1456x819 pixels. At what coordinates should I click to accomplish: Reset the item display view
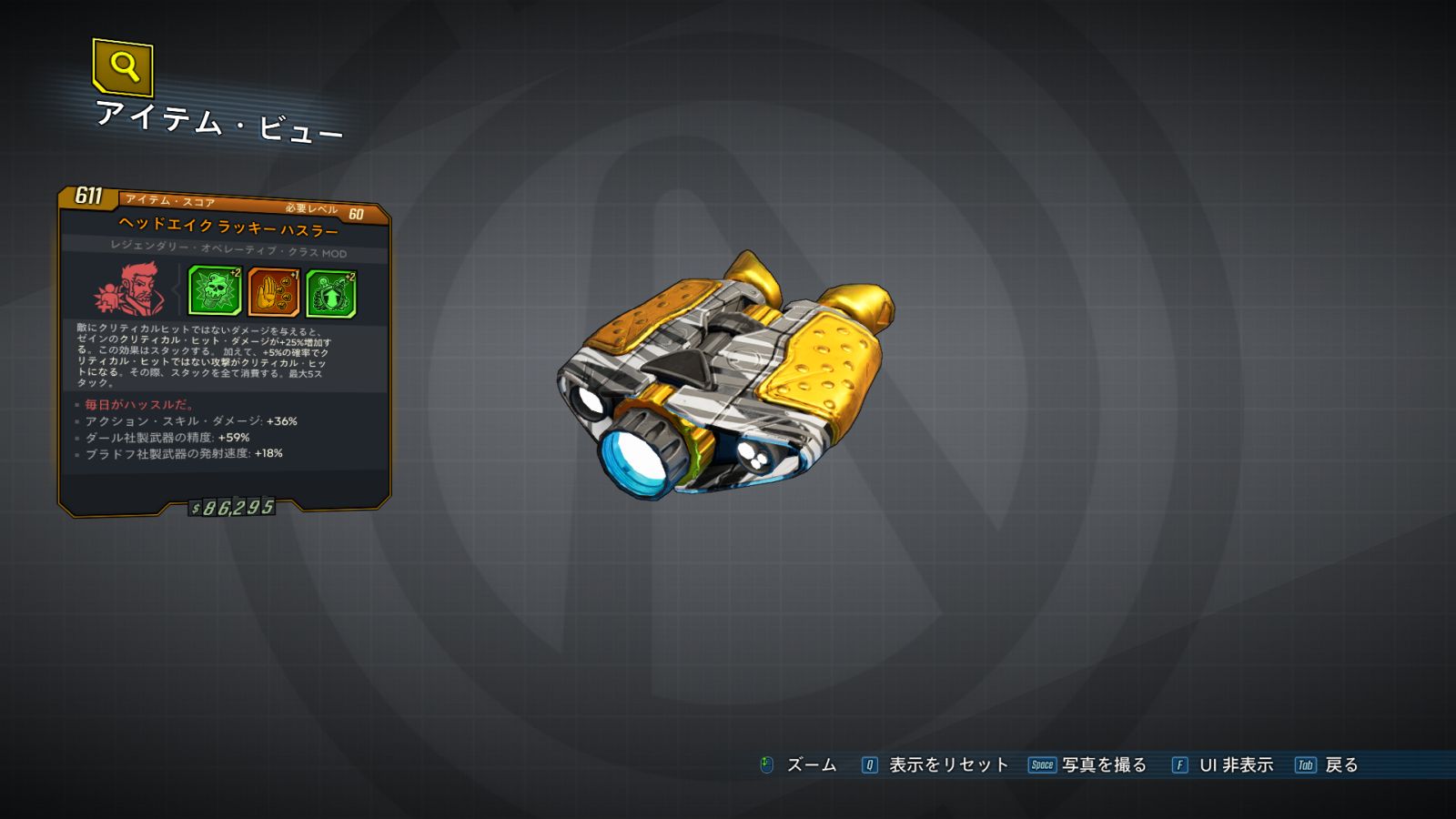point(935,765)
